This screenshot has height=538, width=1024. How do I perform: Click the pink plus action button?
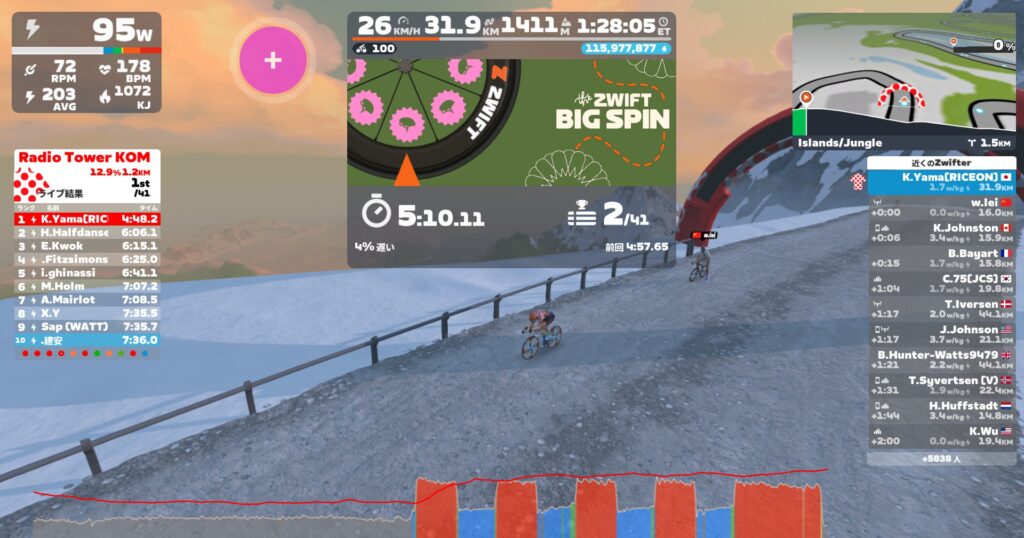click(272, 60)
